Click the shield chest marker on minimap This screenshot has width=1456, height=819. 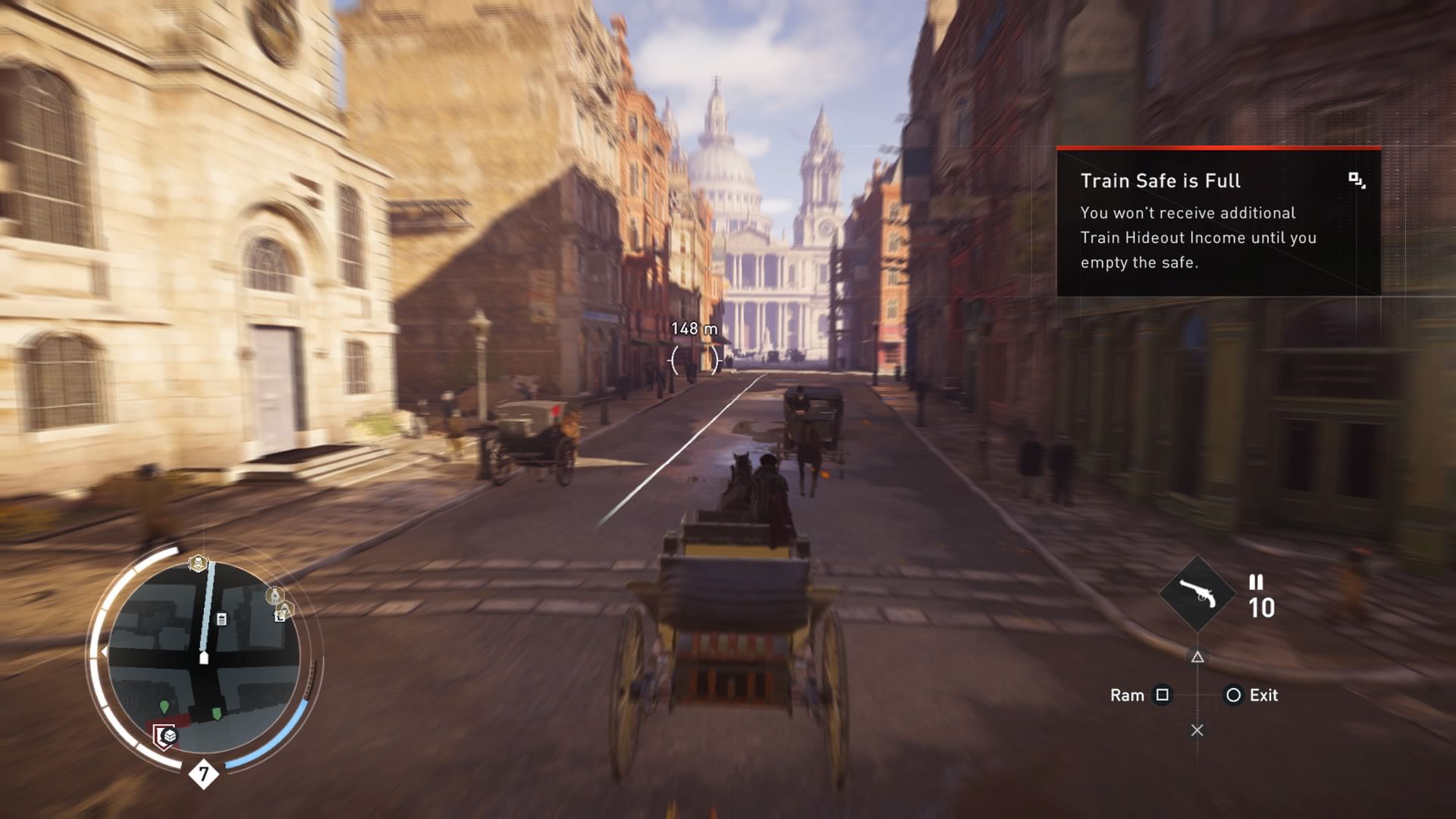(165, 736)
